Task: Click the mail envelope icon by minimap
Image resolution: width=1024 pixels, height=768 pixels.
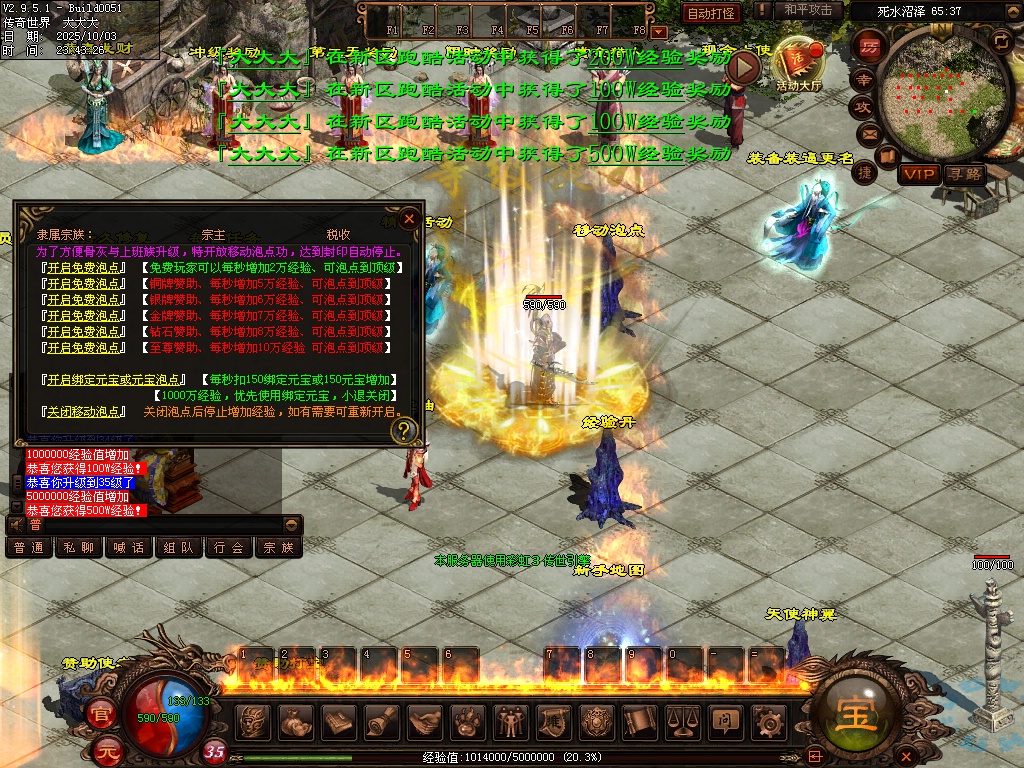Action: click(868, 132)
